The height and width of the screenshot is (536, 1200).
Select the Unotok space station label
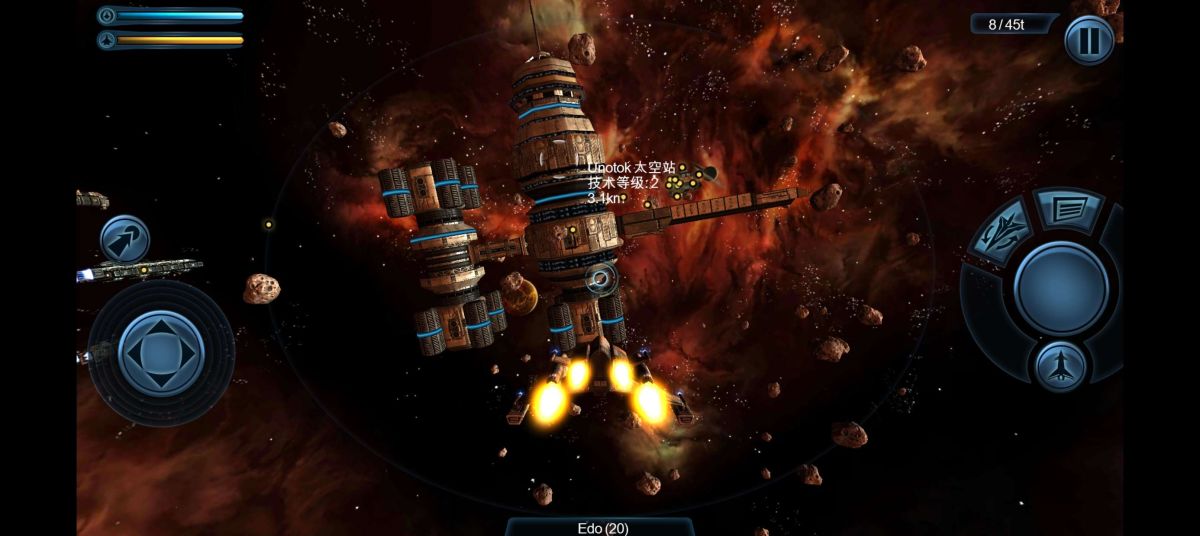pyautogui.click(x=631, y=168)
